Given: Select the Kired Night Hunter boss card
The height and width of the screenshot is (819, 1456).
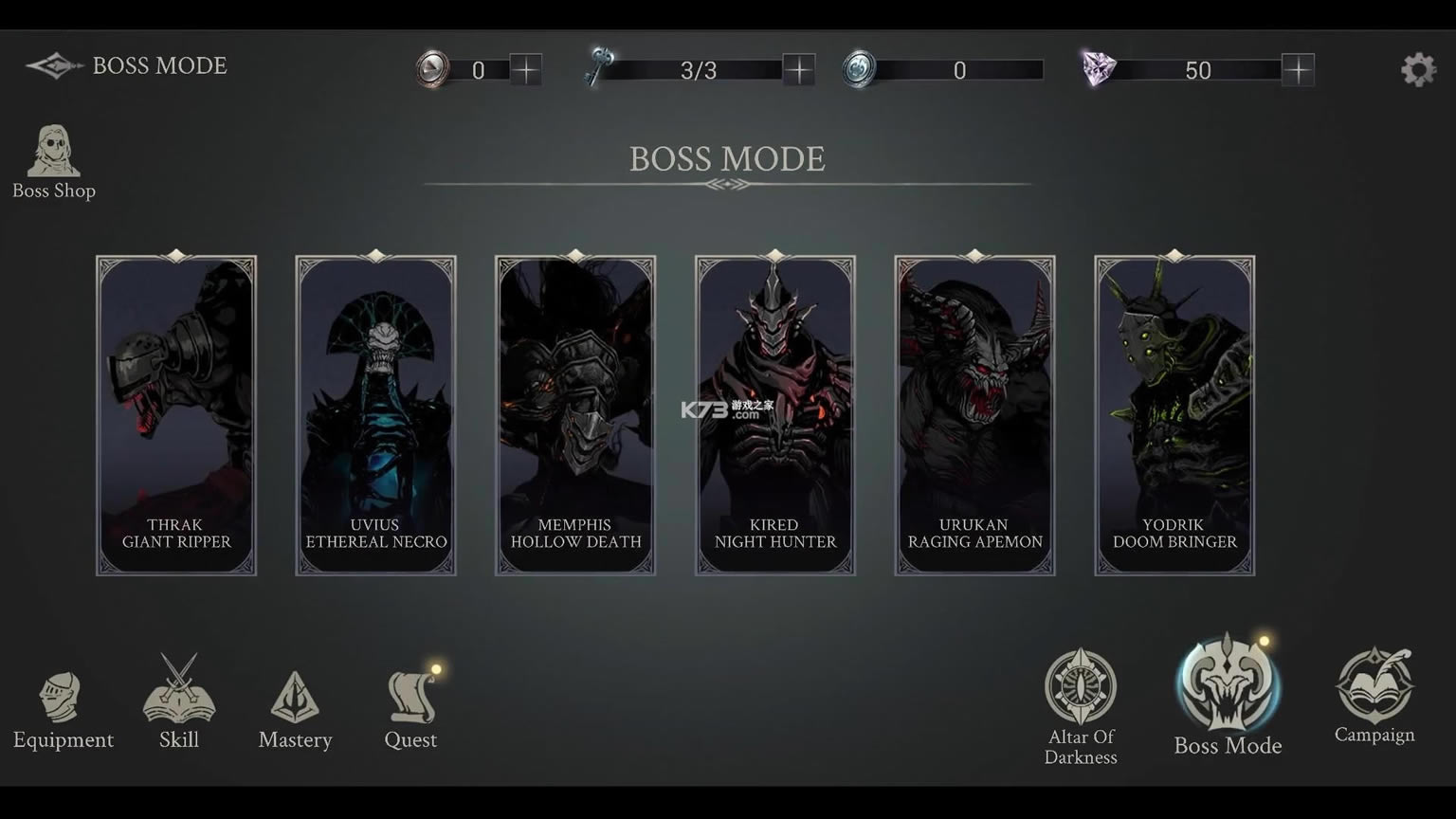Looking at the screenshot, I should coord(775,415).
